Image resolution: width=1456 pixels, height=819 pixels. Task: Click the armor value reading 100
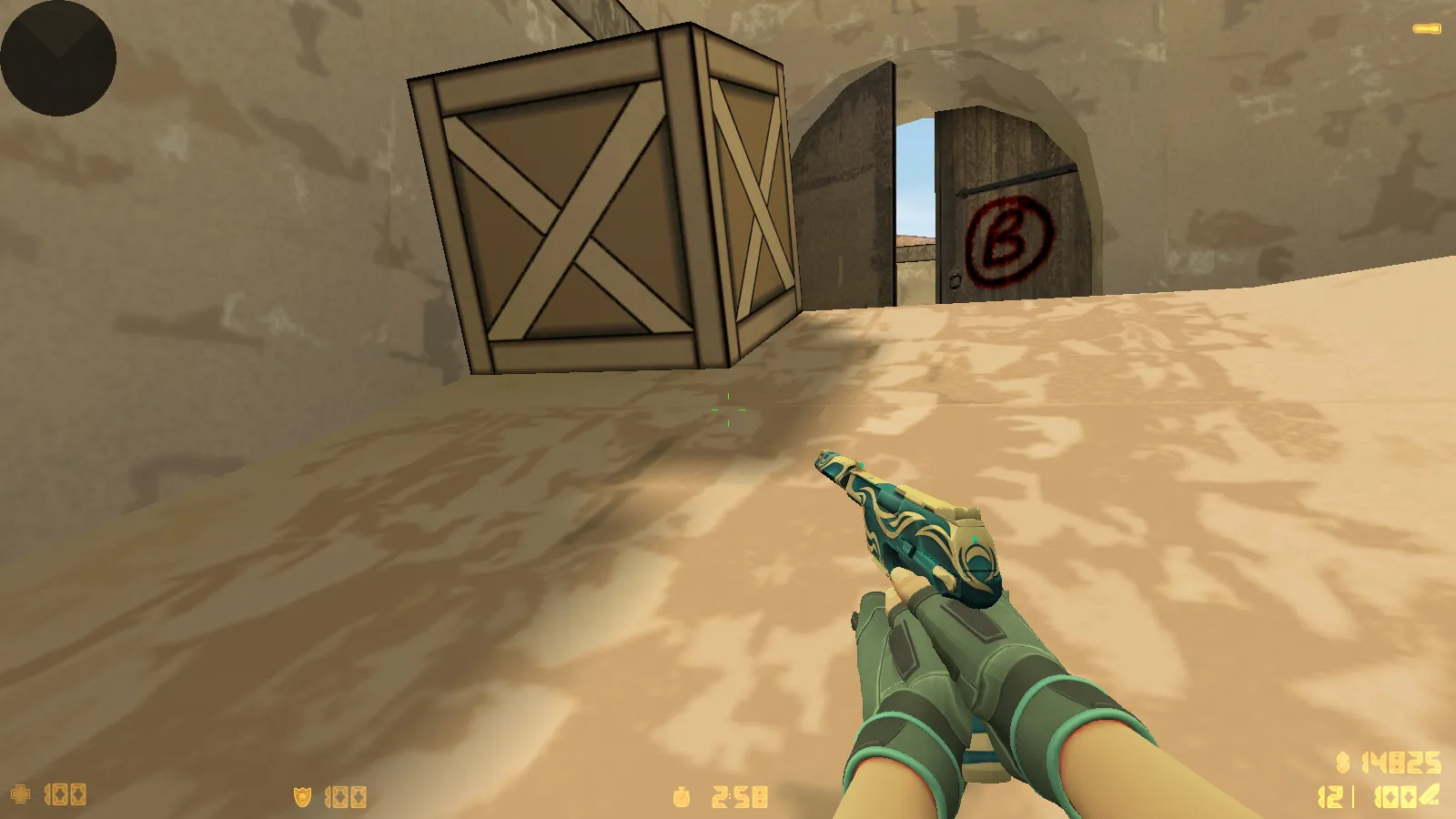click(x=344, y=795)
